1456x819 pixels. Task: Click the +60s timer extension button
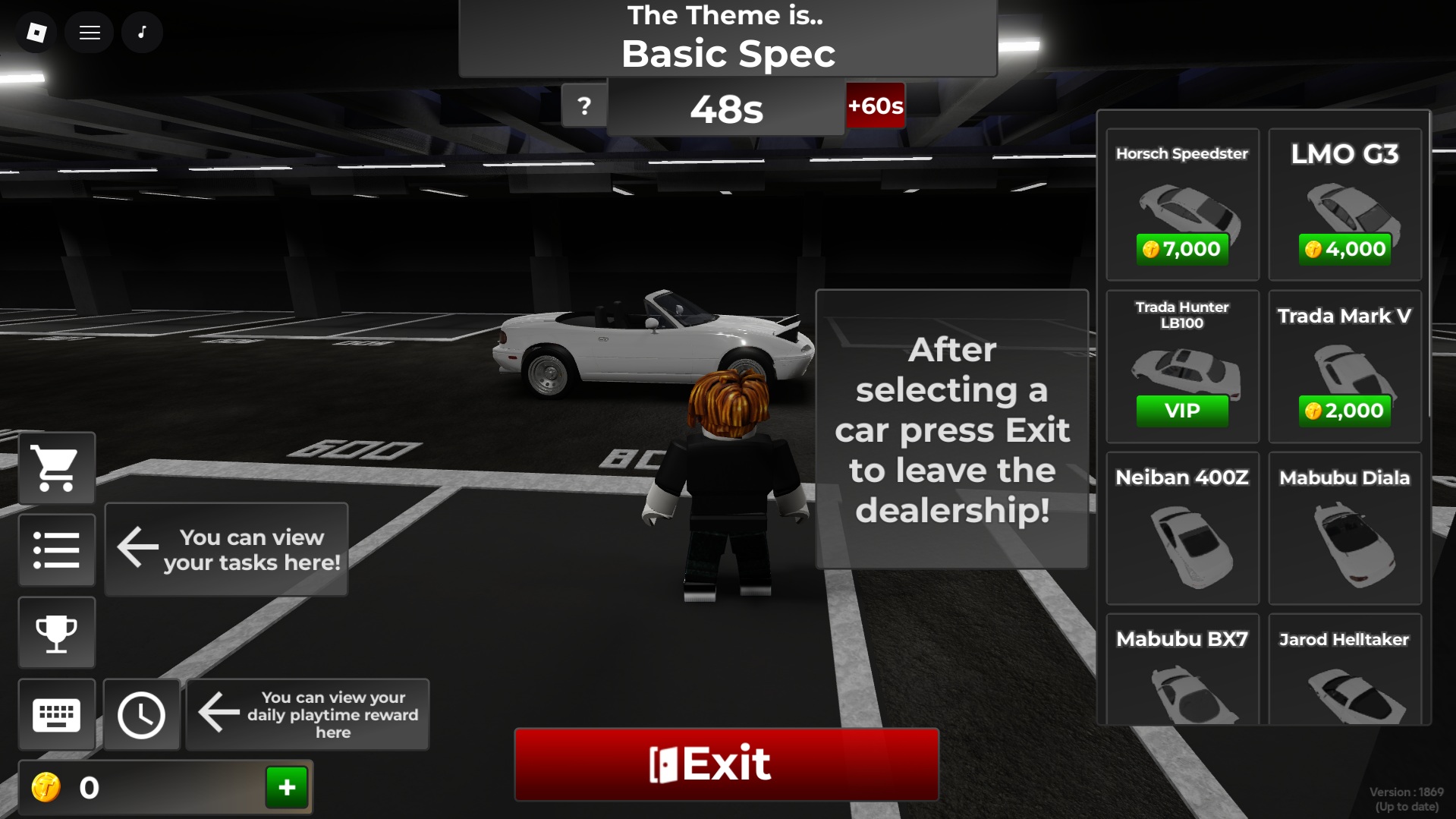(875, 106)
